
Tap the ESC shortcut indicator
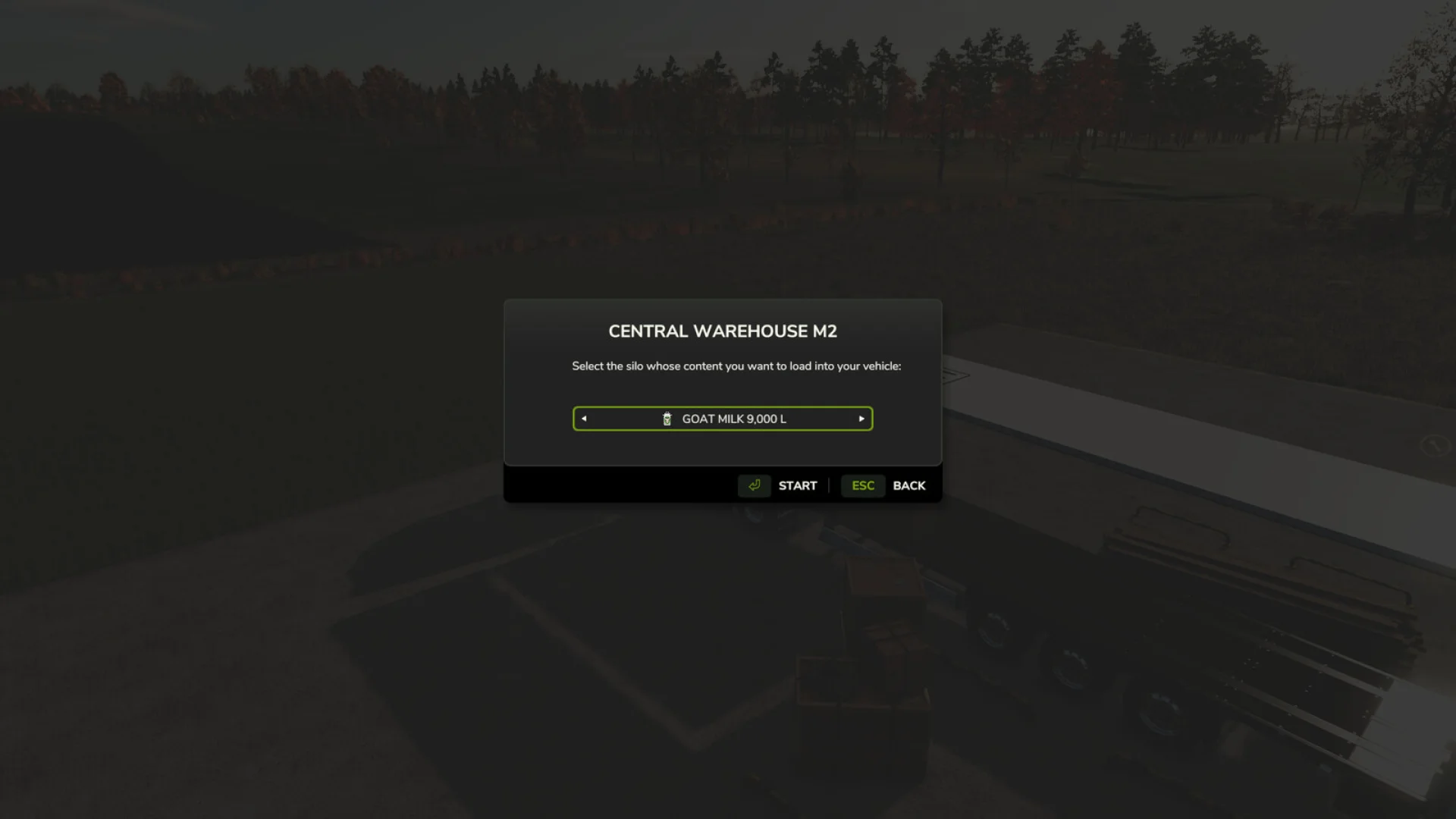tap(863, 485)
